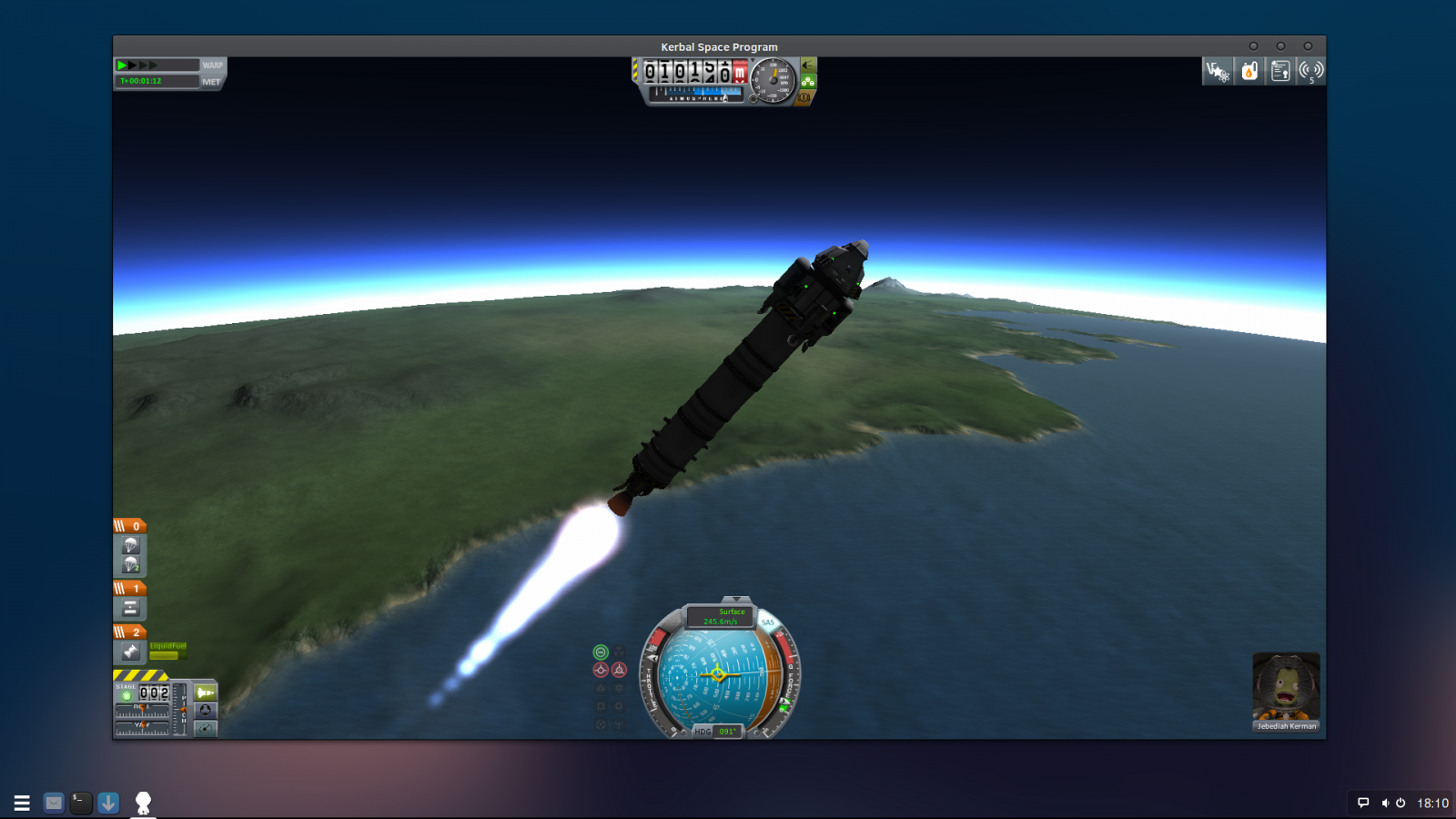The width and height of the screenshot is (1456, 819).
Task: Open the currency and science toolbar button
Action: tap(1218, 71)
